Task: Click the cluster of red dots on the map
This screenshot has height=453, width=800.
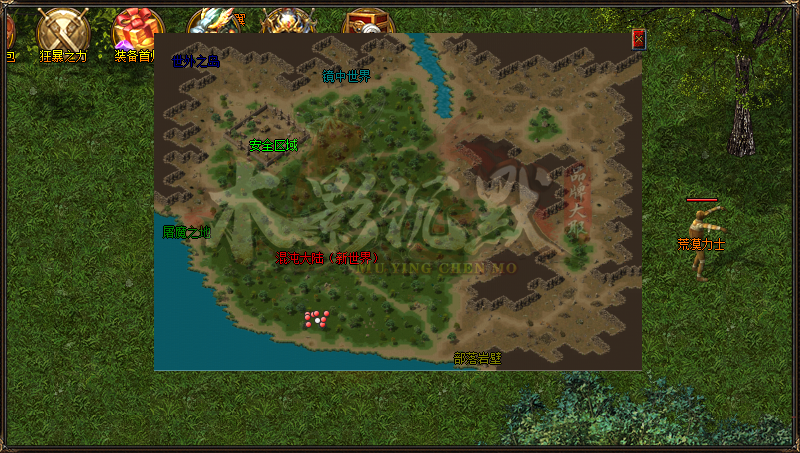Action: [x=317, y=319]
